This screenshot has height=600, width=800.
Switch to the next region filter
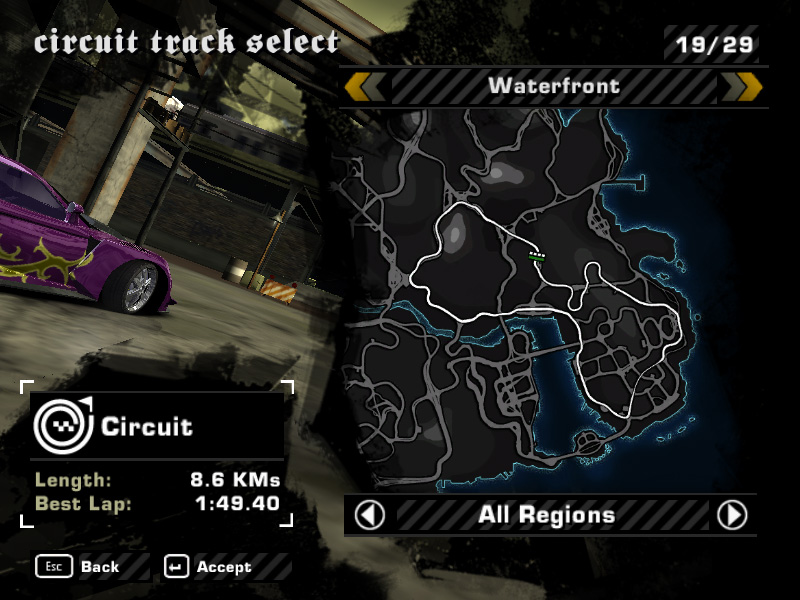(x=732, y=515)
